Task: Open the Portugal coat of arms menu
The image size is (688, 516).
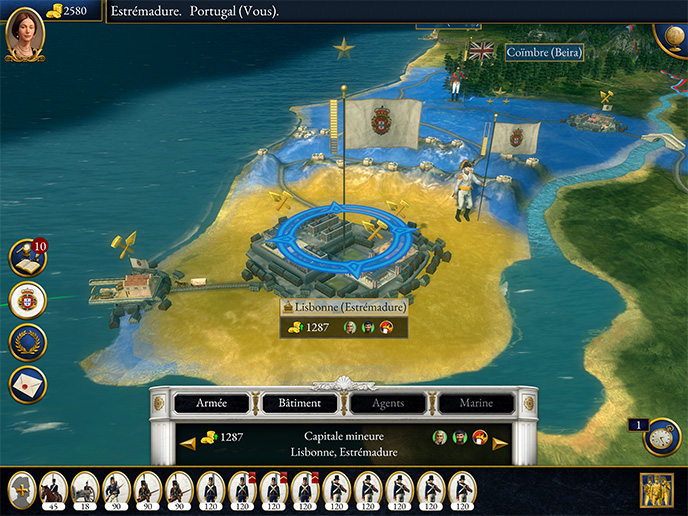Action: click(x=27, y=300)
